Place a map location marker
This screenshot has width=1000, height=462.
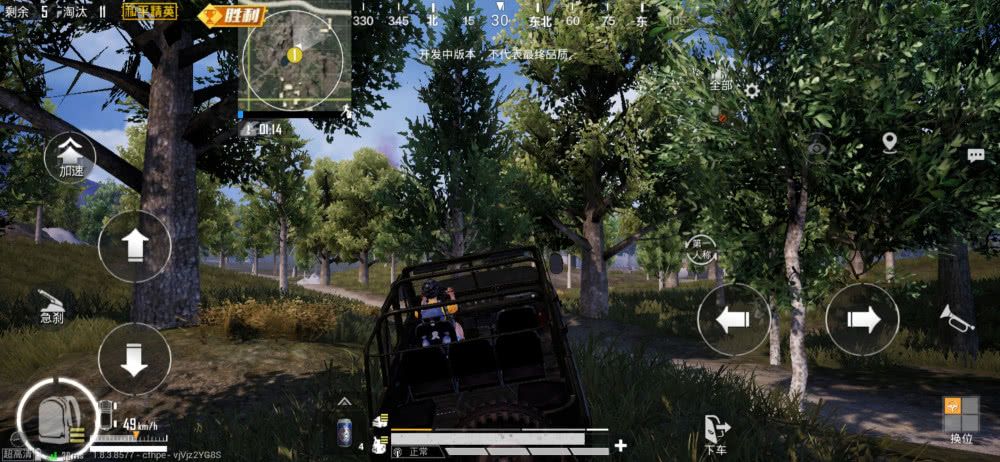(x=890, y=143)
